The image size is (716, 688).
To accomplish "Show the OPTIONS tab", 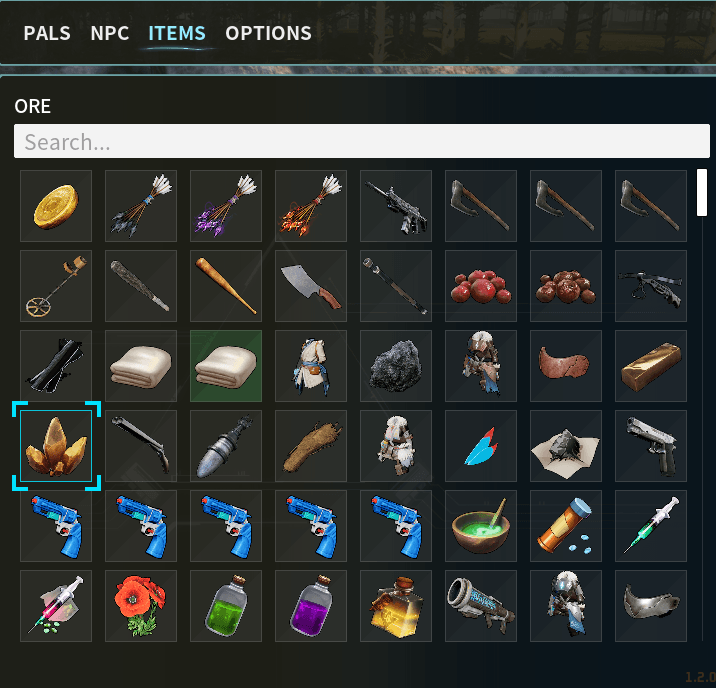I will tap(268, 33).
